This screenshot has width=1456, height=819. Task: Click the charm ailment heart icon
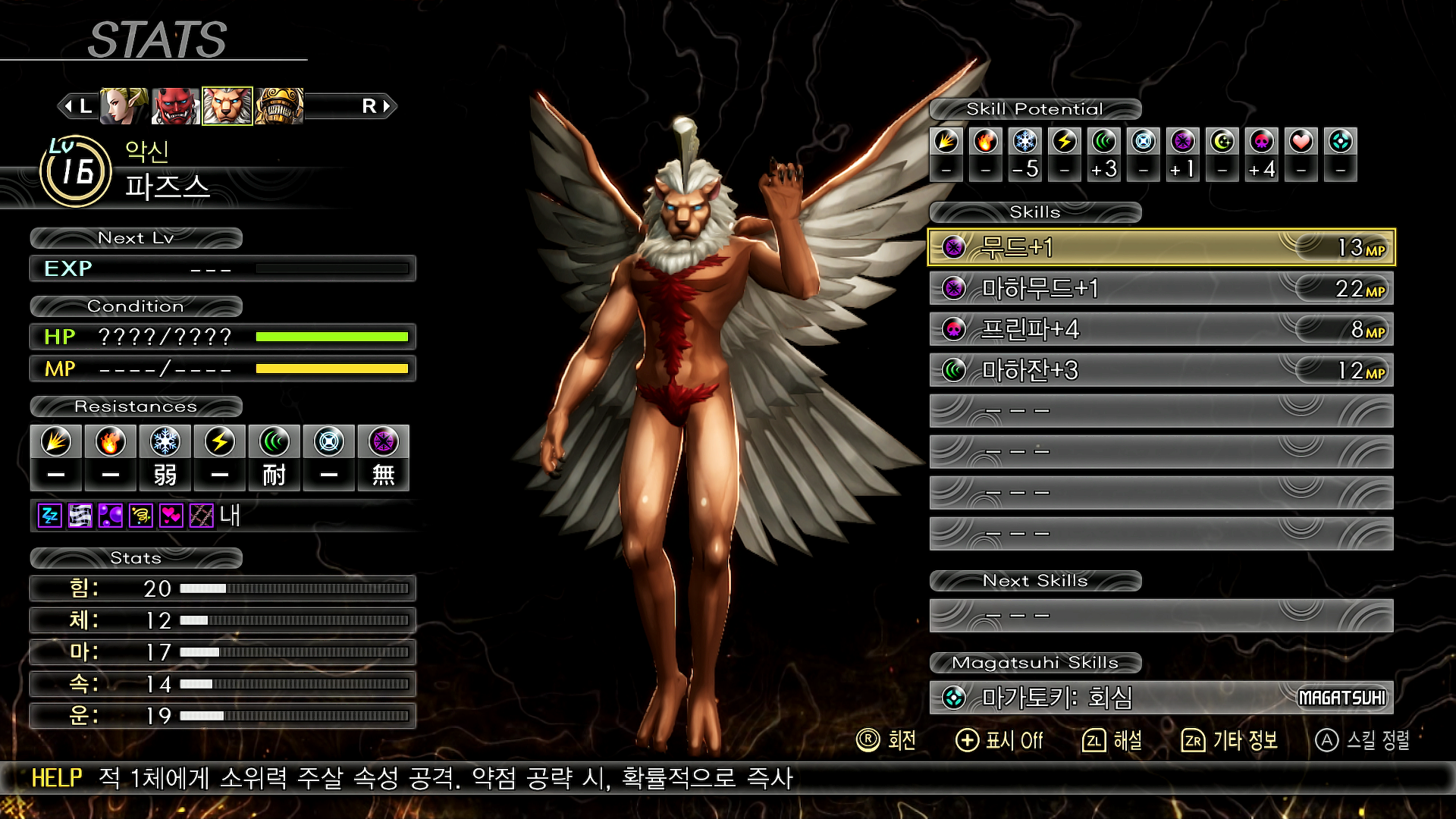[x=171, y=516]
